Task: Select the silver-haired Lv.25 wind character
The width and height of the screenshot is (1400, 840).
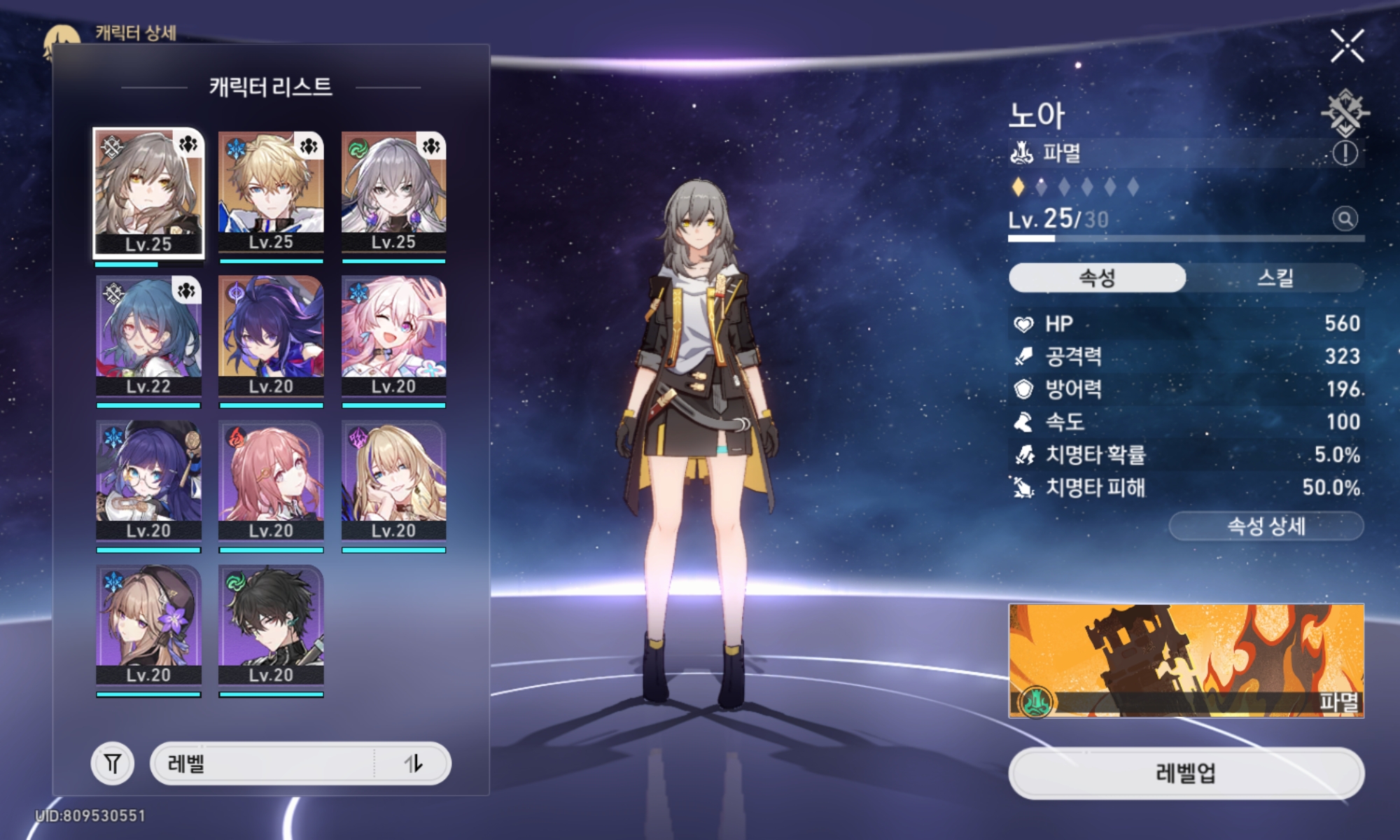Action: point(393,192)
